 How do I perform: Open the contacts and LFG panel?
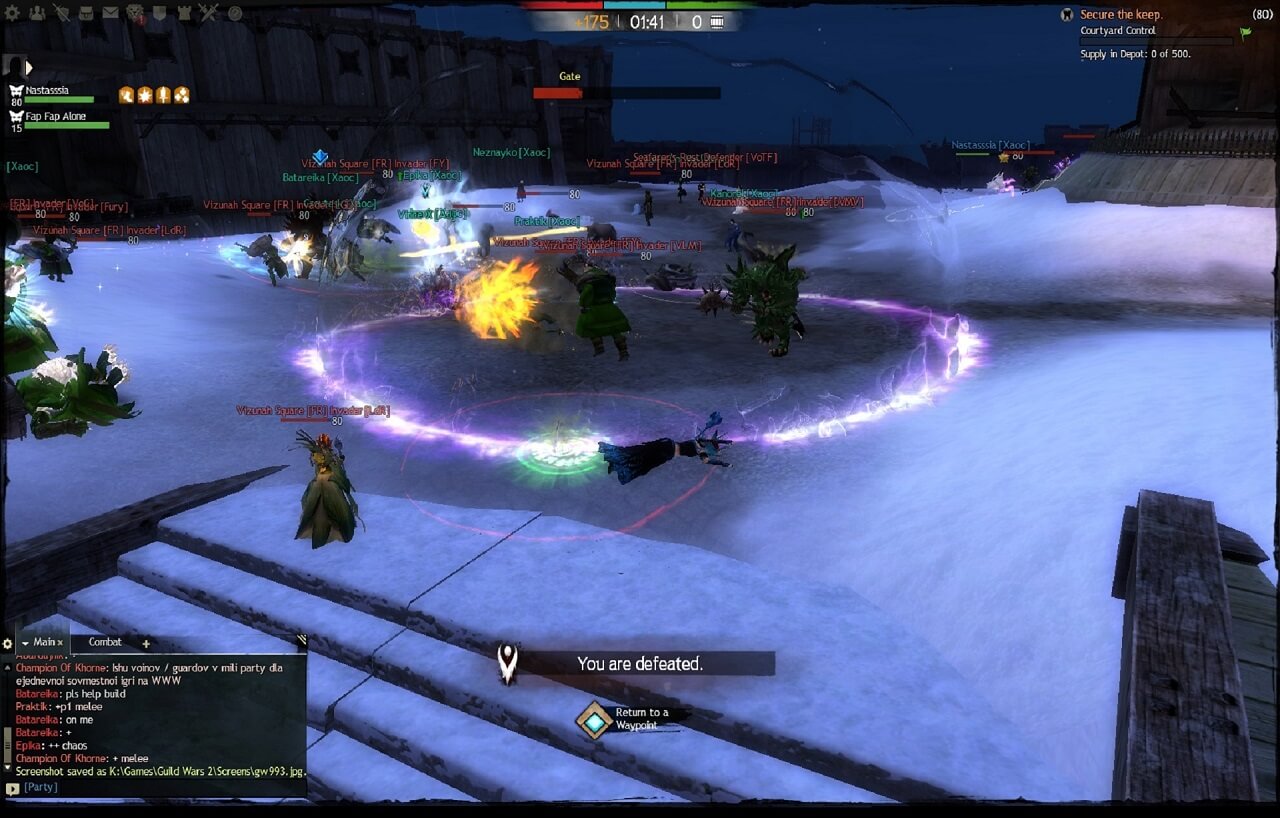[37, 13]
